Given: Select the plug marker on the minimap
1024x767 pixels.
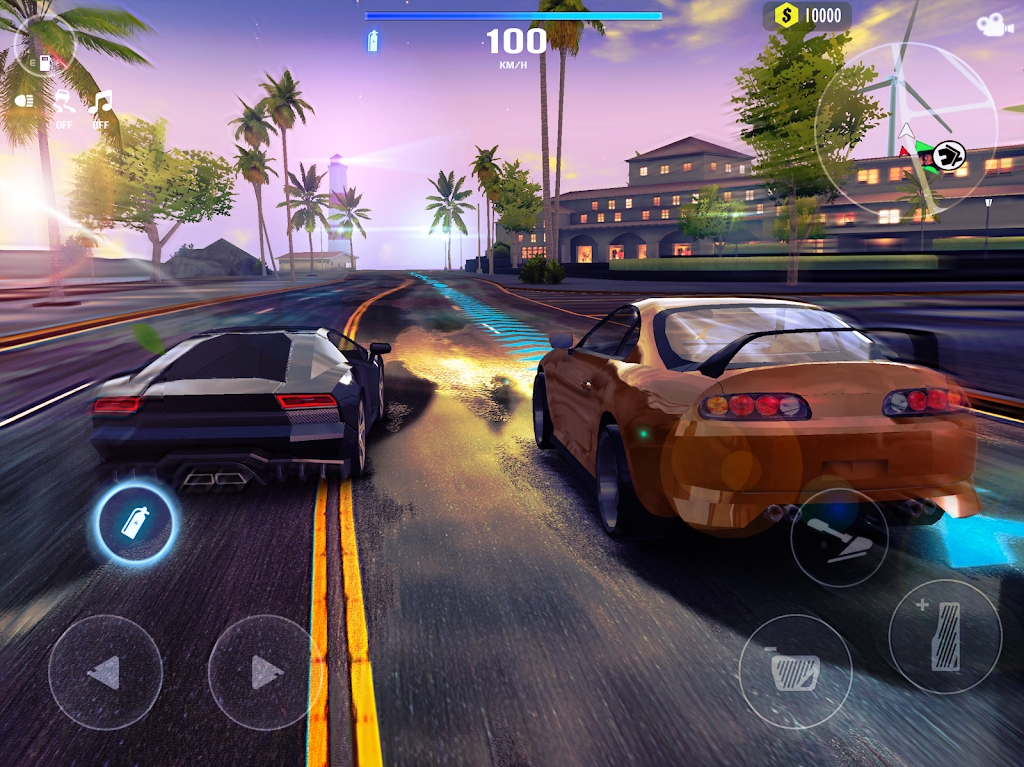Looking at the screenshot, I should pyautogui.click(x=952, y=154).
